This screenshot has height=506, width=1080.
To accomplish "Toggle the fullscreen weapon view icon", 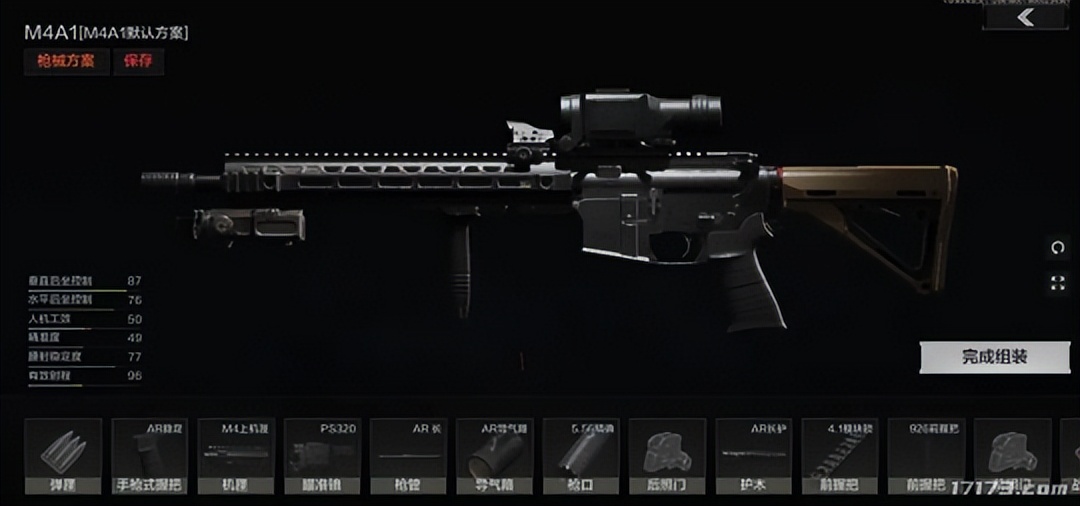I will click(x=1058, y=283).
